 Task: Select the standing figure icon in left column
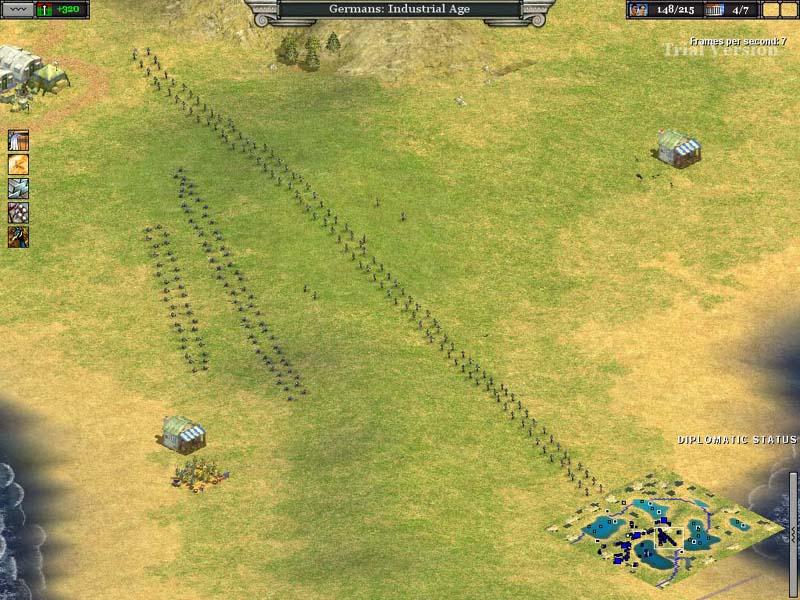18,140
